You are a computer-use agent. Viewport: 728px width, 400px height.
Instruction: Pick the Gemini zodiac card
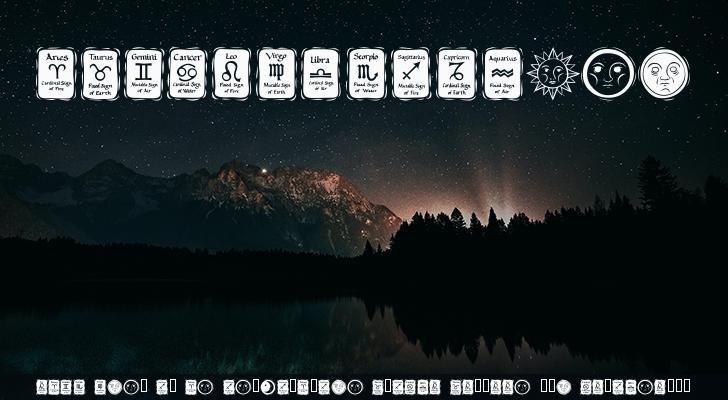tap(144, 74)
